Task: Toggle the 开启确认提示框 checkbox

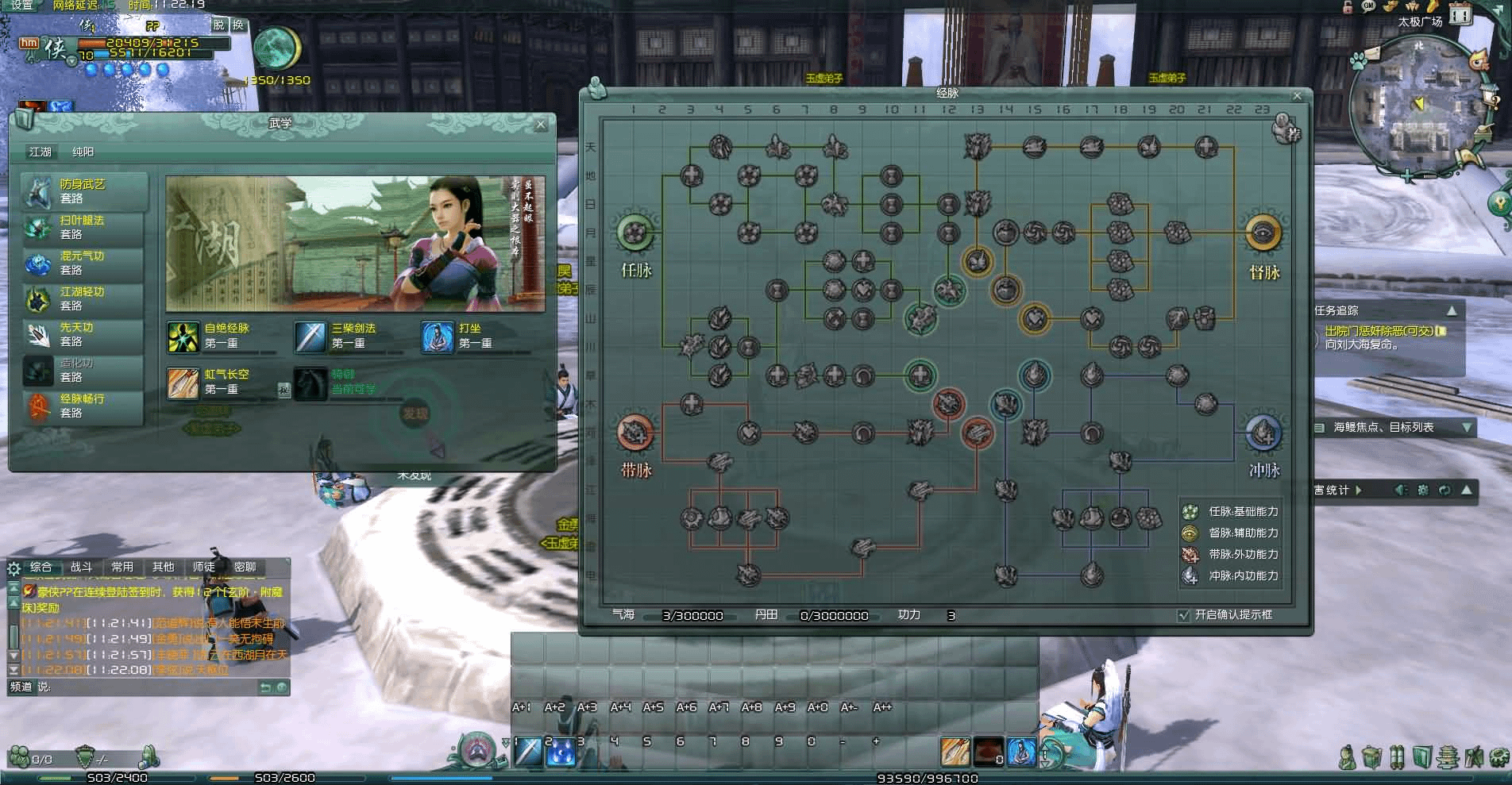Action: coord(1184,615)
